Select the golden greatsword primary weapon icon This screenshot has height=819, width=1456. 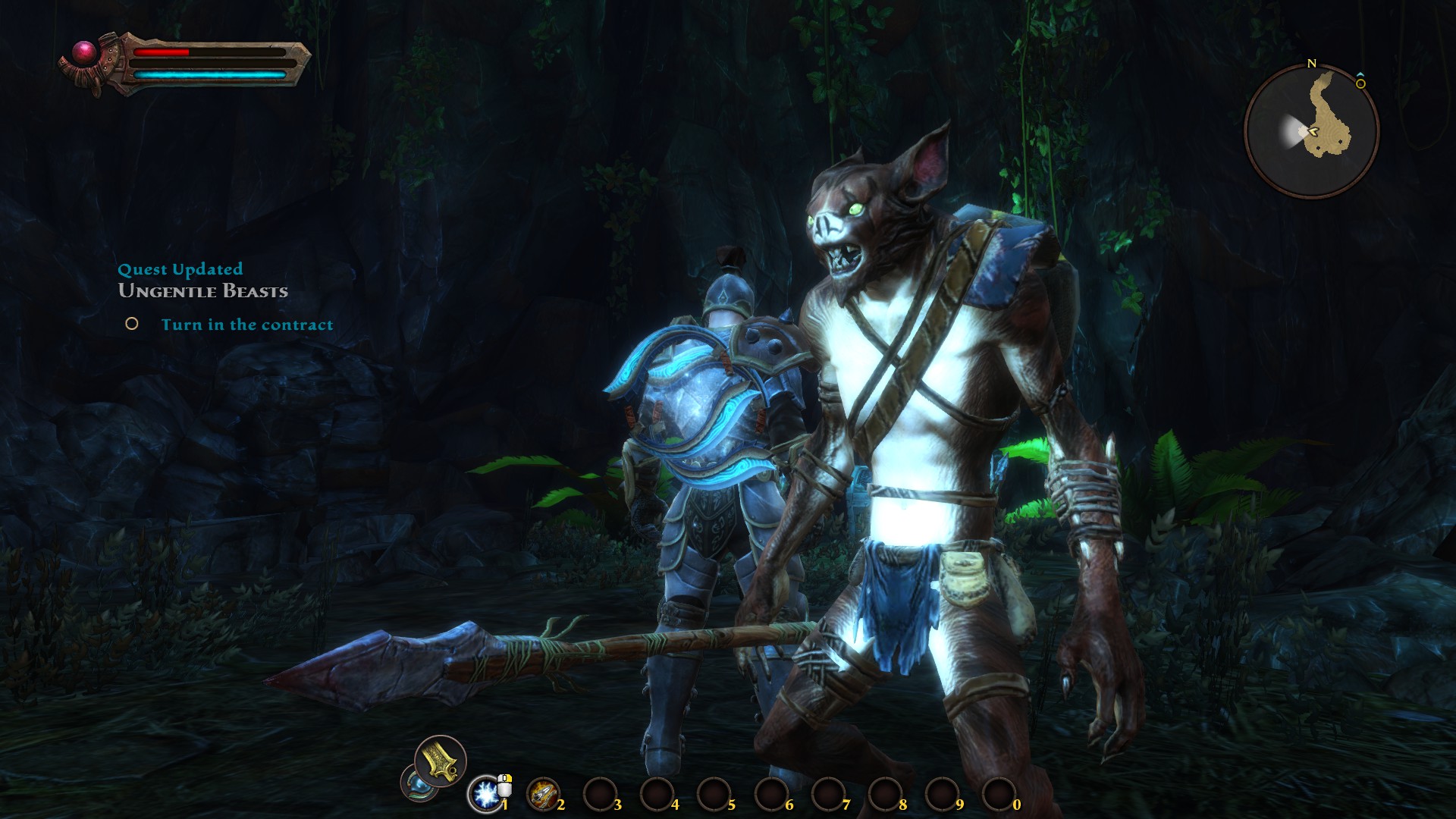pos(440,760)
